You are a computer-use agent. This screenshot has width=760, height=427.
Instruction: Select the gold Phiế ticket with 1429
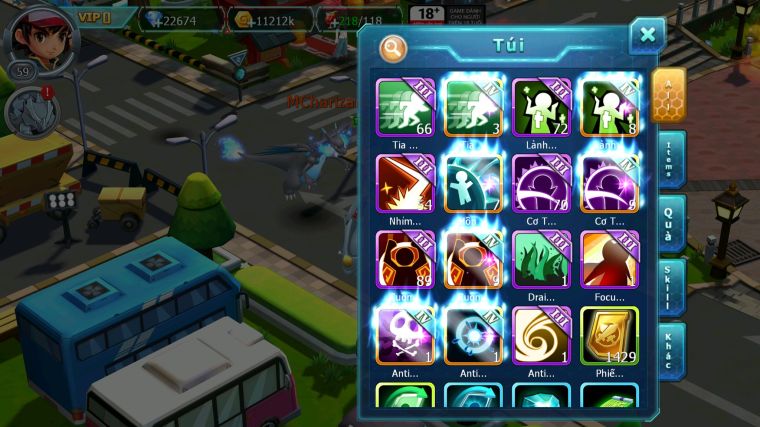(x=609, y=335)
